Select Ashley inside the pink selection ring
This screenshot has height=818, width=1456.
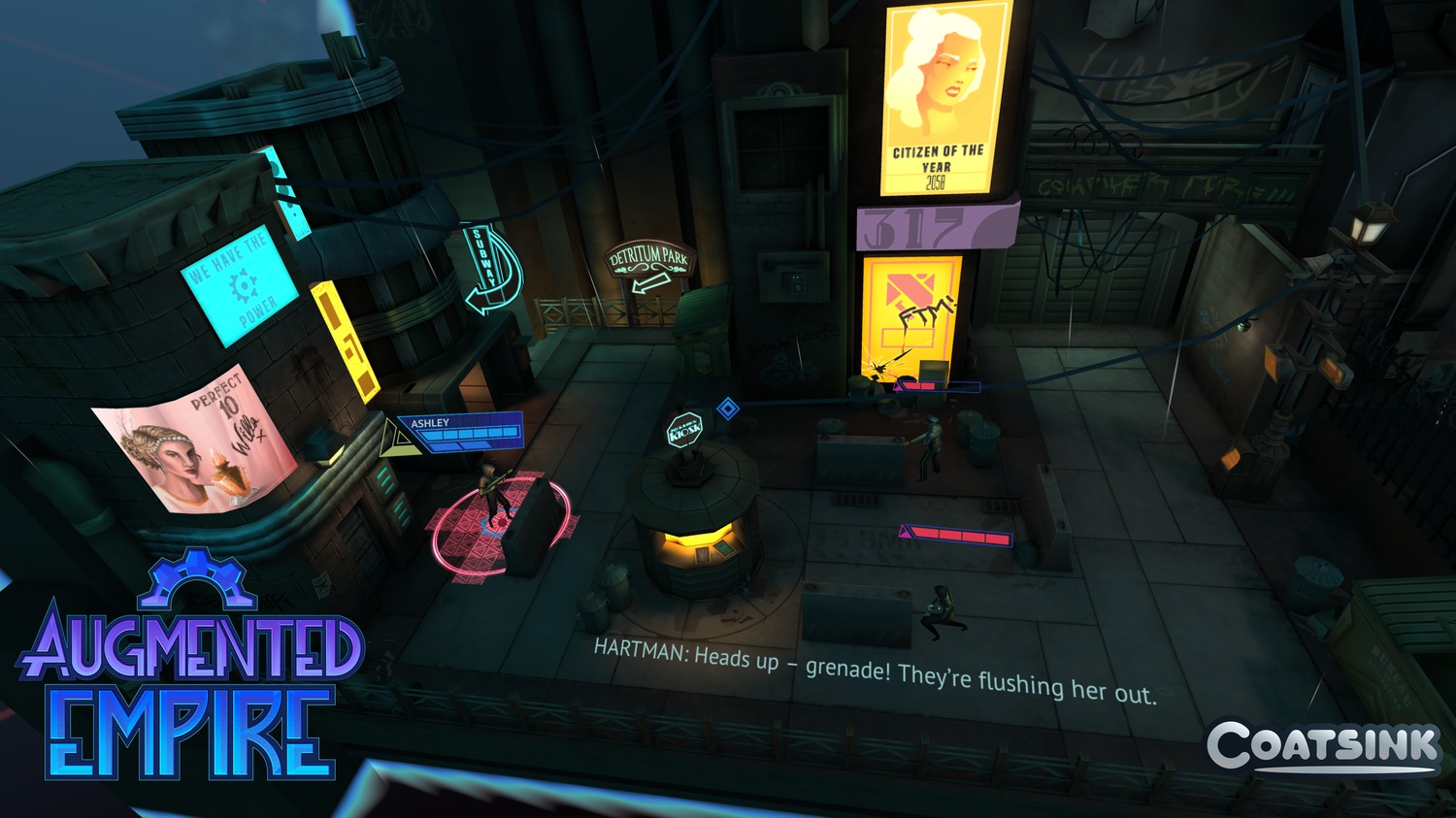[x=494, y=494]
